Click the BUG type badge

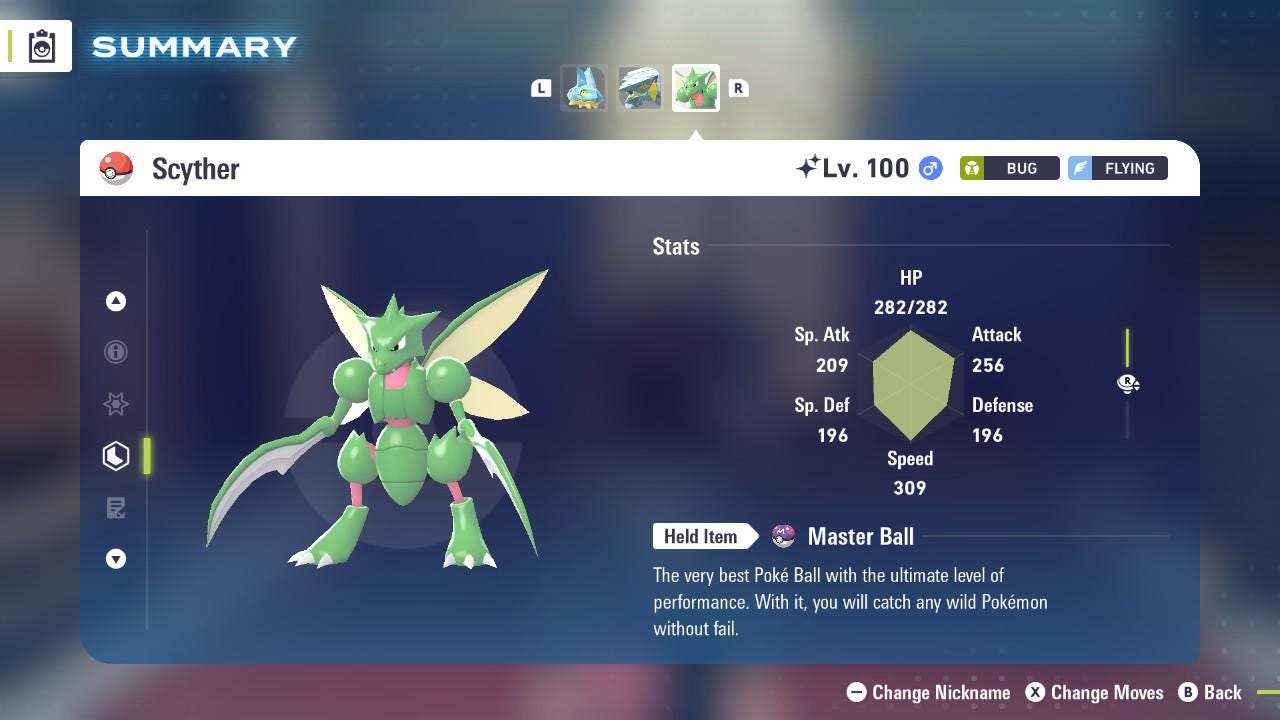[x=1009, y=168]
